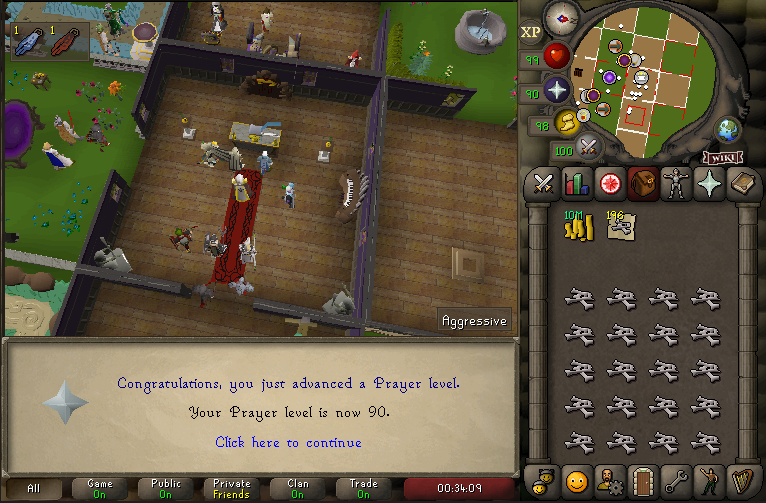Activate quick prayers via the prayer orb
766x503 pixels.
point(556,91)
